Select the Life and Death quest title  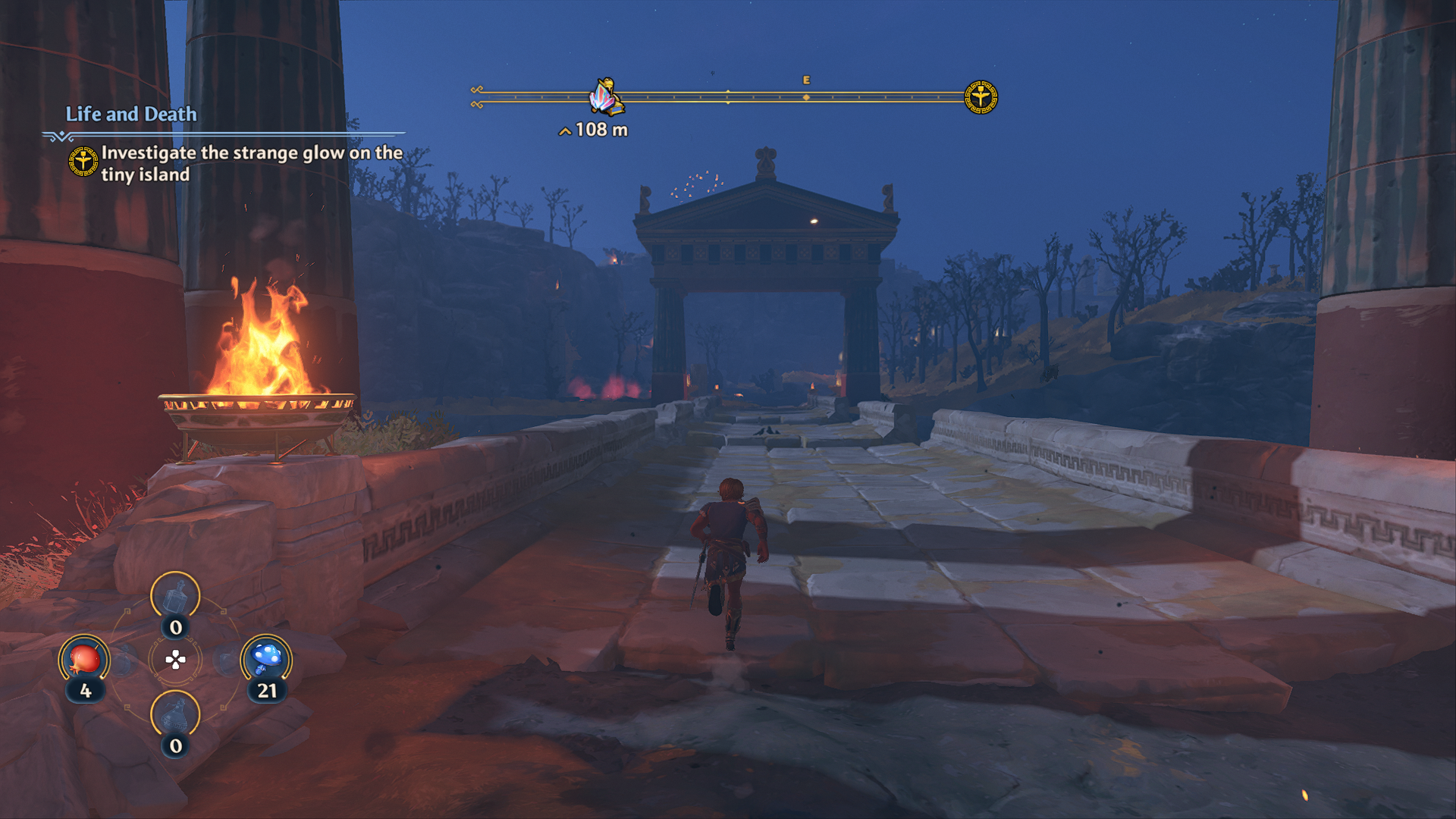click(131, 115)
